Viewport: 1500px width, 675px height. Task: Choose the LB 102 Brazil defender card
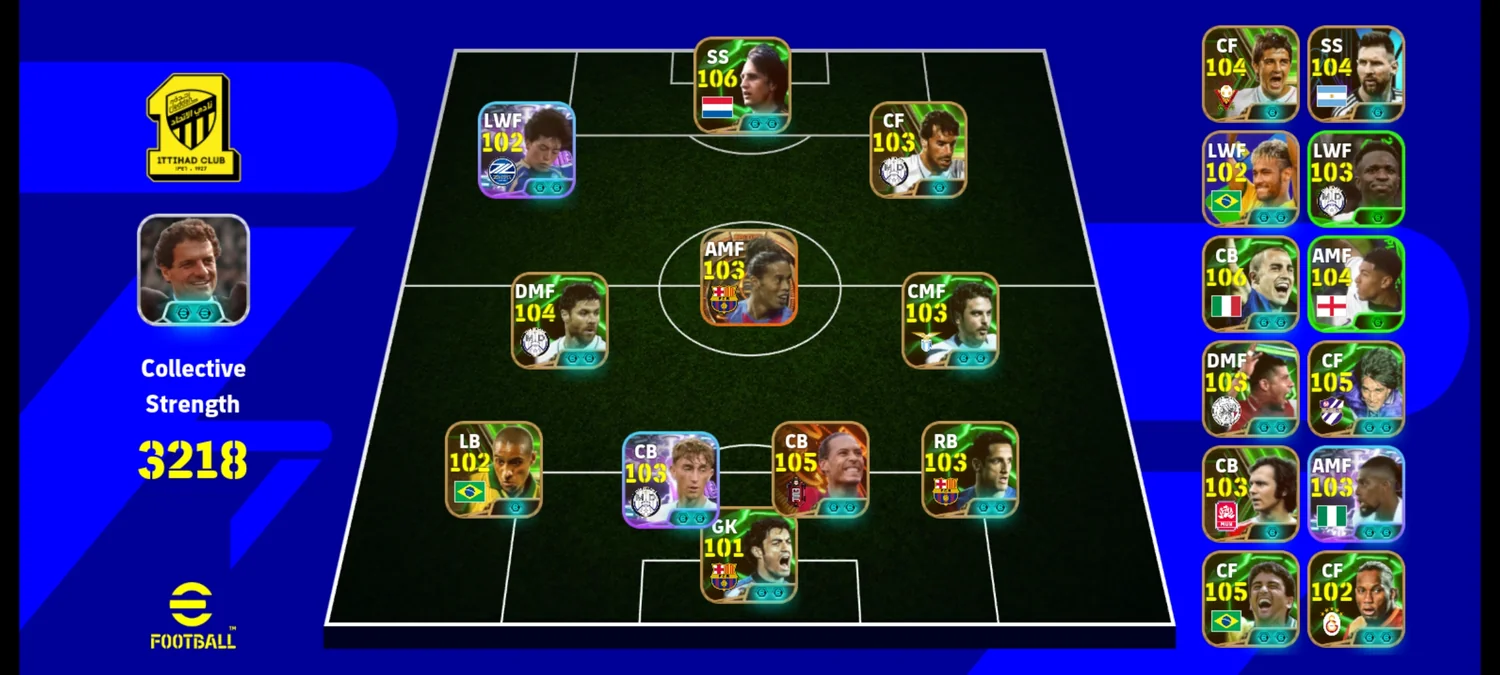[x=494, y=469]
